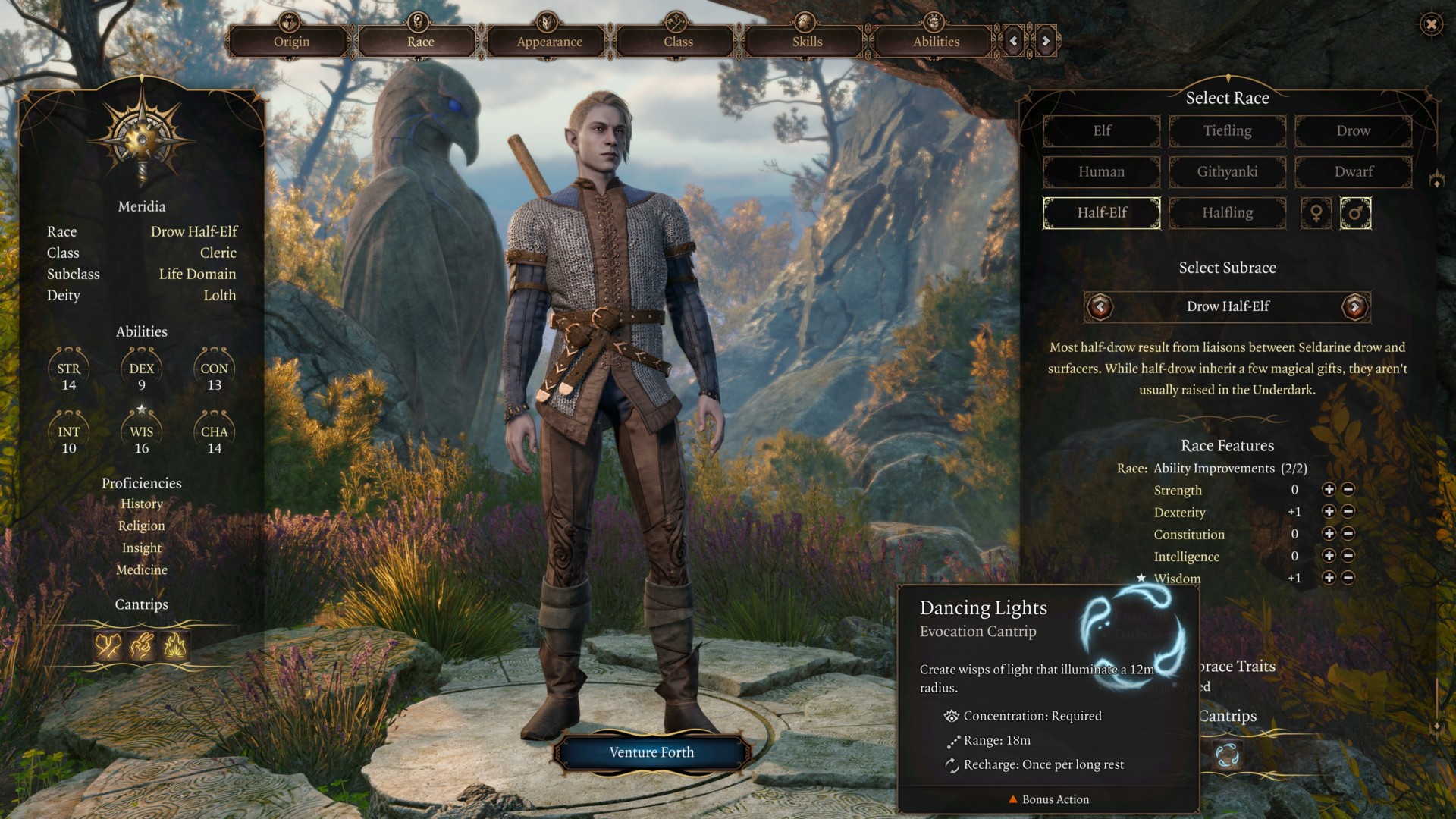Pick the Githyanki race

point(1227,172)
